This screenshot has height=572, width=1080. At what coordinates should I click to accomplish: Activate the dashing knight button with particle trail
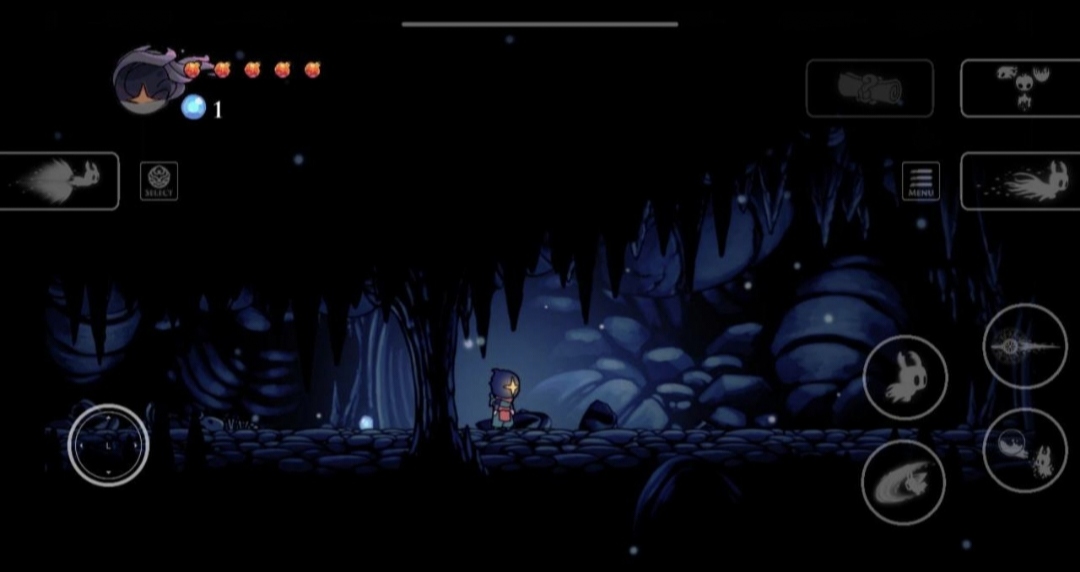click(1020, 181)
